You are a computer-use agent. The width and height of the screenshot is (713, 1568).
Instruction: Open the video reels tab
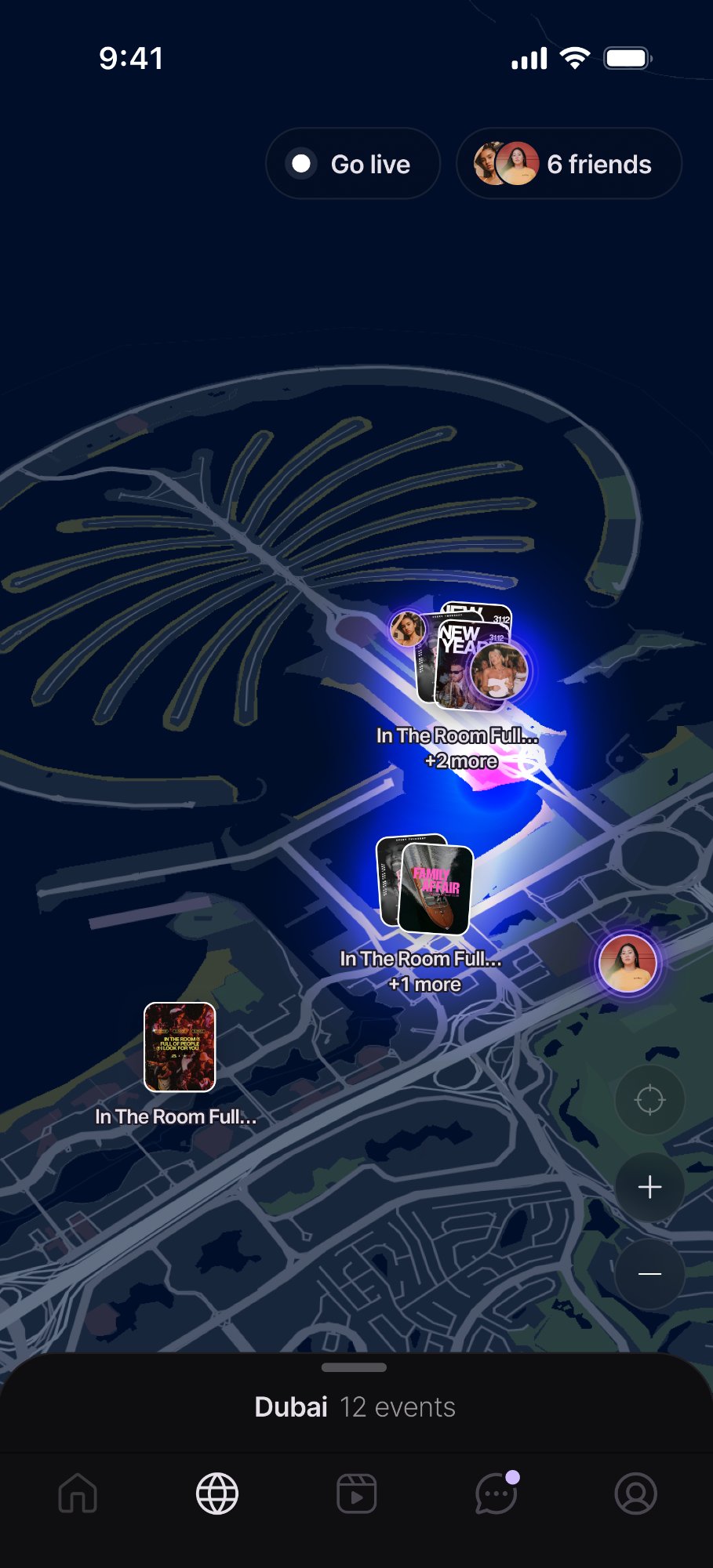[357, 1494]
